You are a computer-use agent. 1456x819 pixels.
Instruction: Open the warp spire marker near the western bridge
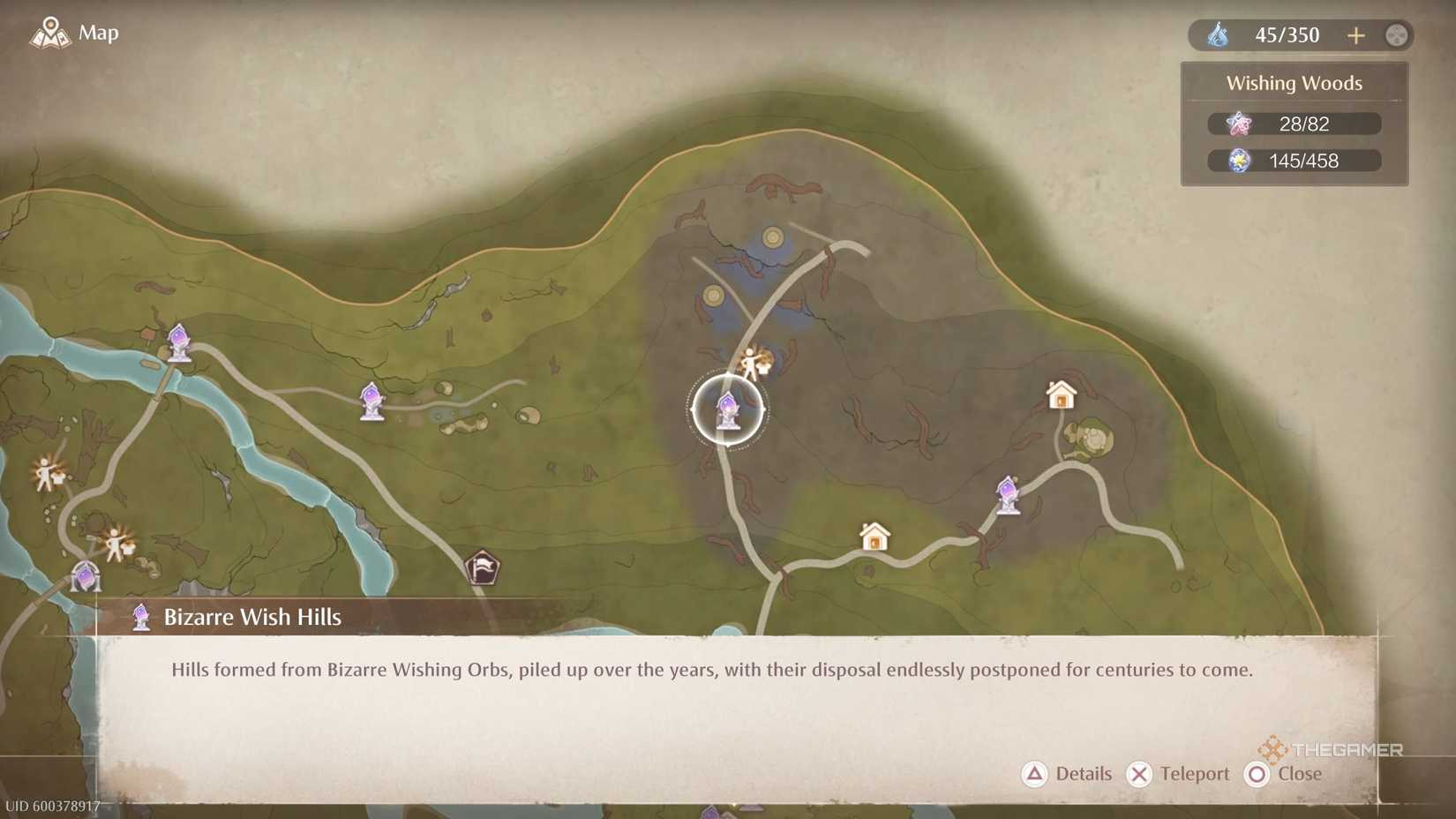pos(180,342)
